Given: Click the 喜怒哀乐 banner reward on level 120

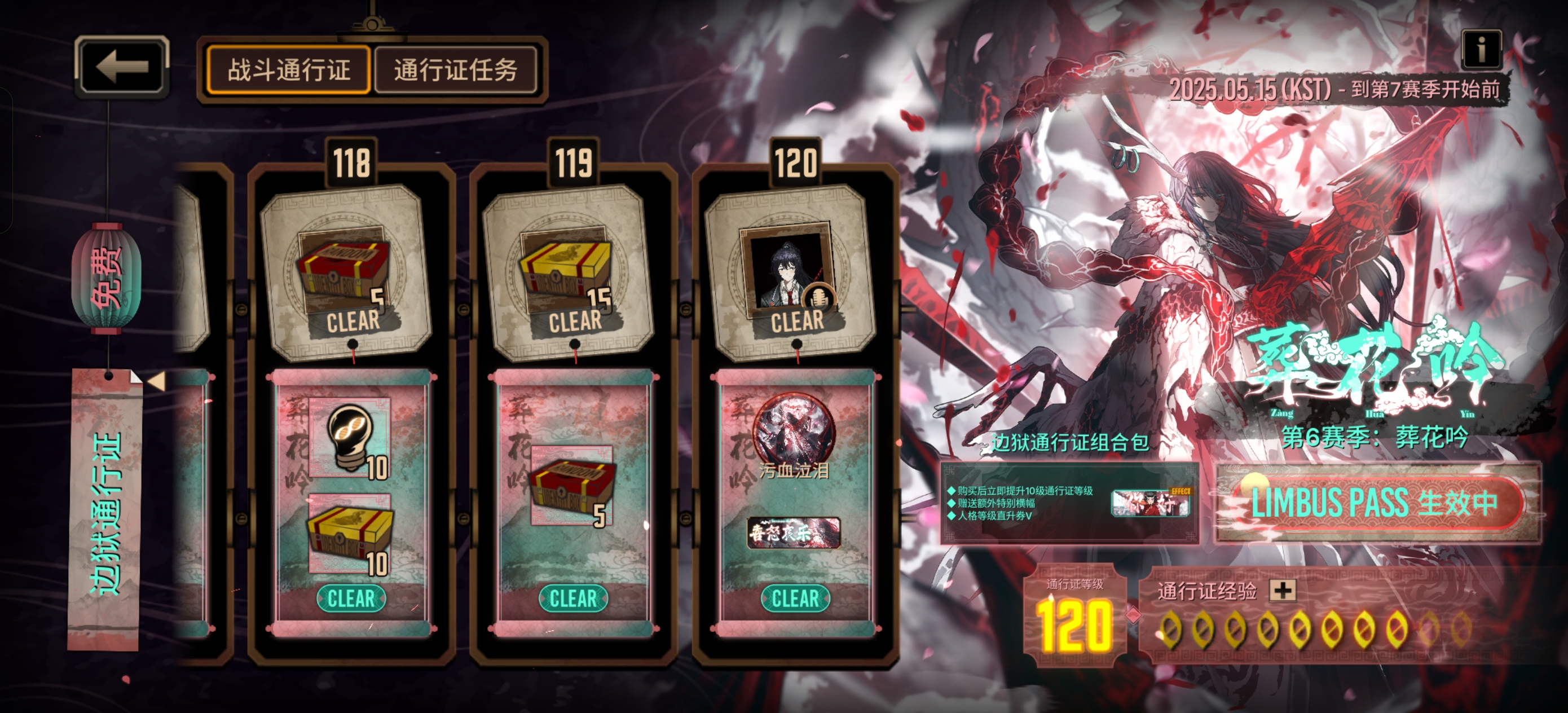Looking at the screenshot, I should 794,531.
